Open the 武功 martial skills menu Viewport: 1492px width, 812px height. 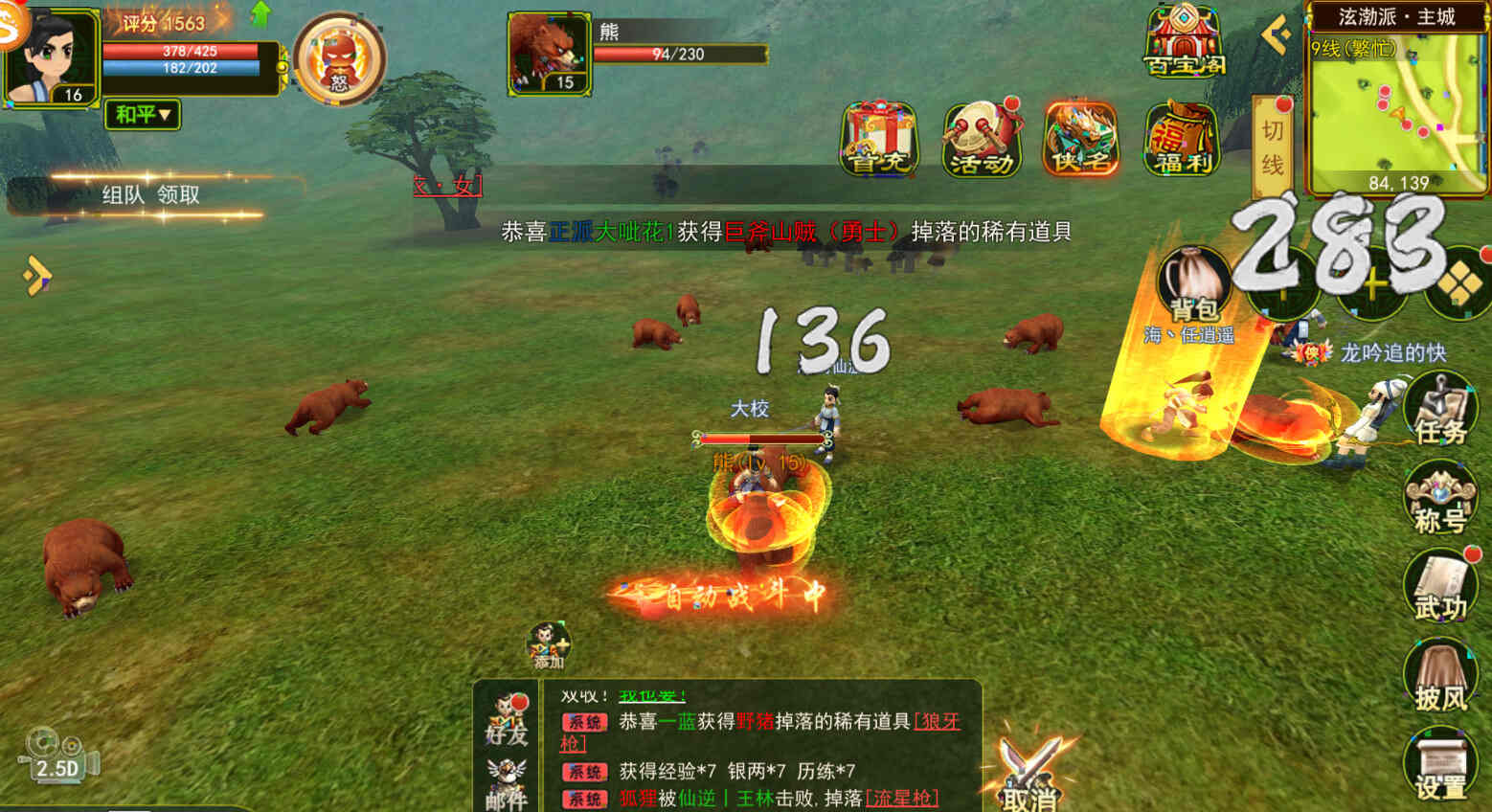point(1439,586)
